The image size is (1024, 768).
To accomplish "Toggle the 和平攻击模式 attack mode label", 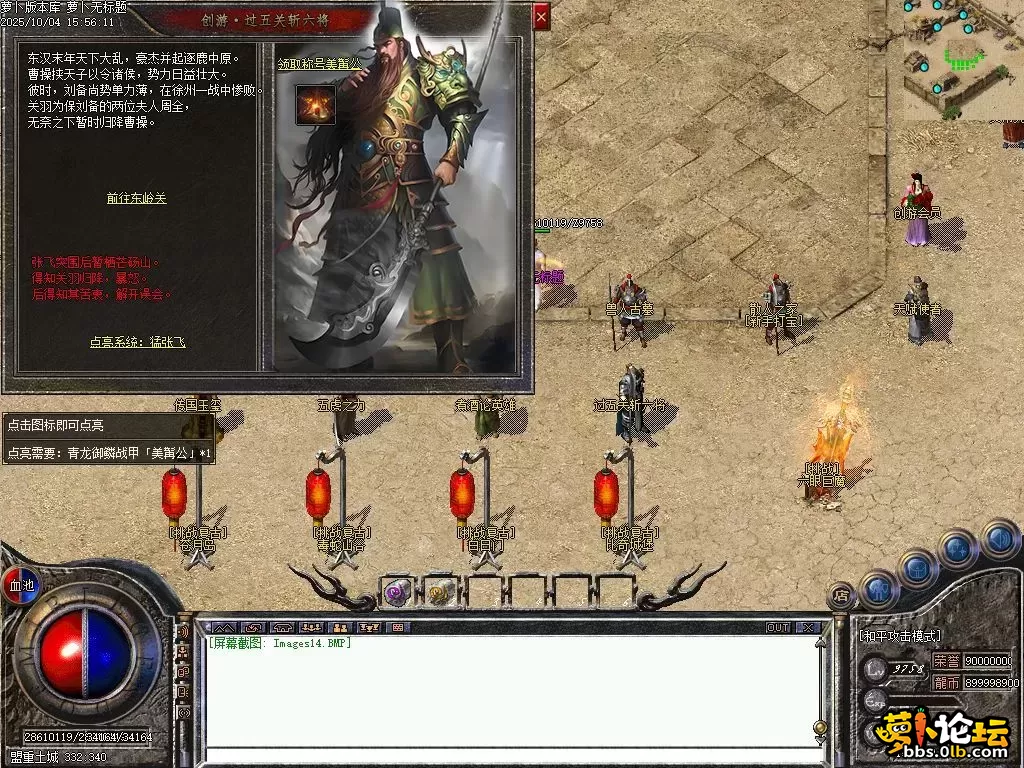I will pyautogui.click(x=899, y=635).
